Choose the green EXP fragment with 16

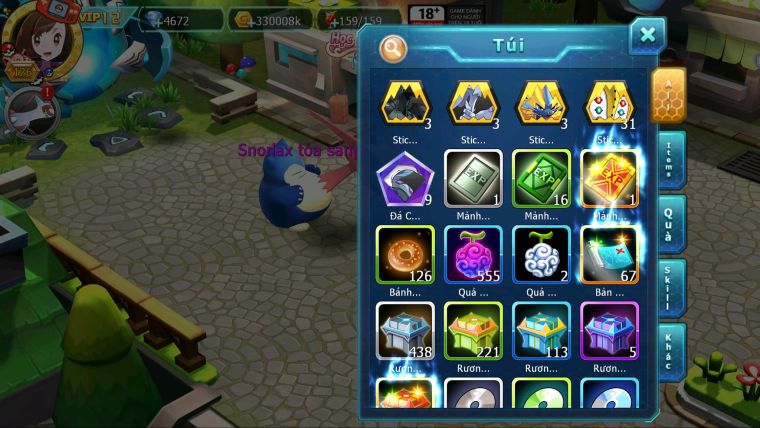coord(541,178)
